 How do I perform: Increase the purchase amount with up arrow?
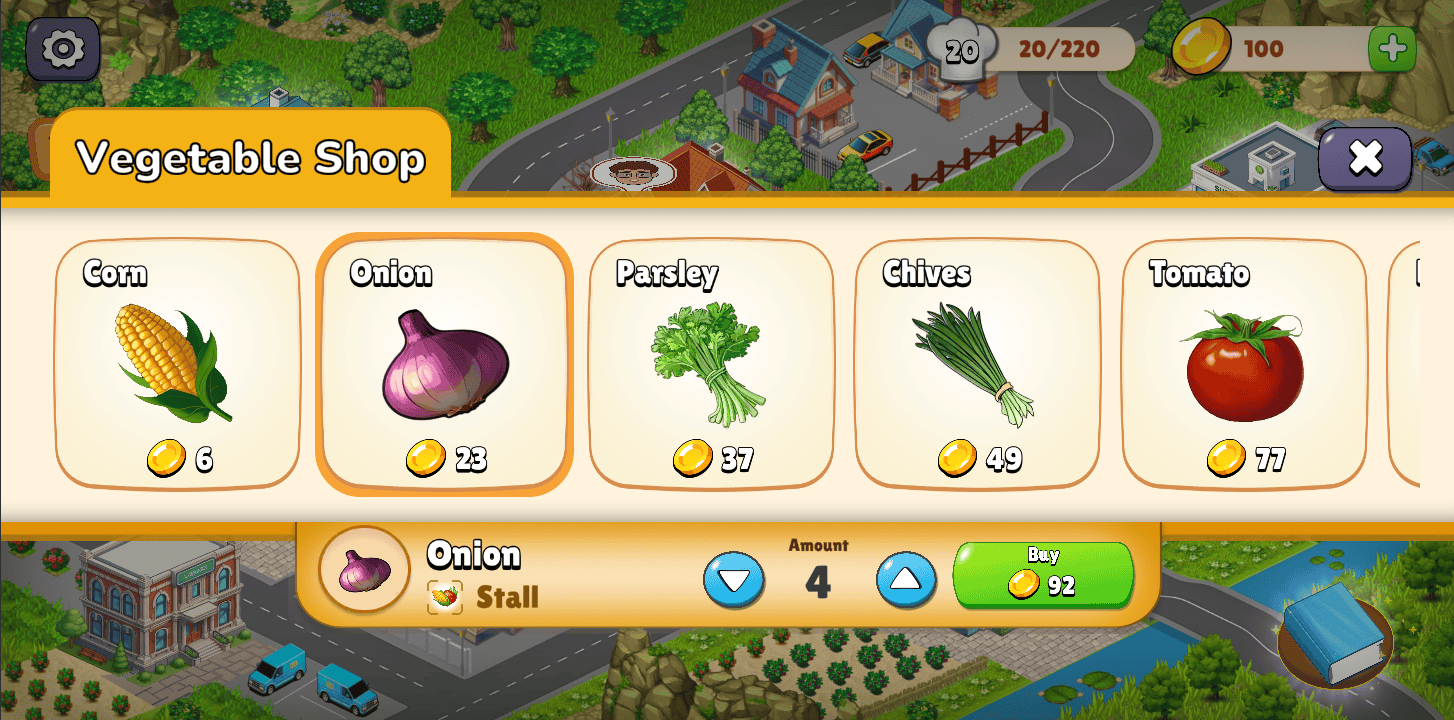point(906,580)
